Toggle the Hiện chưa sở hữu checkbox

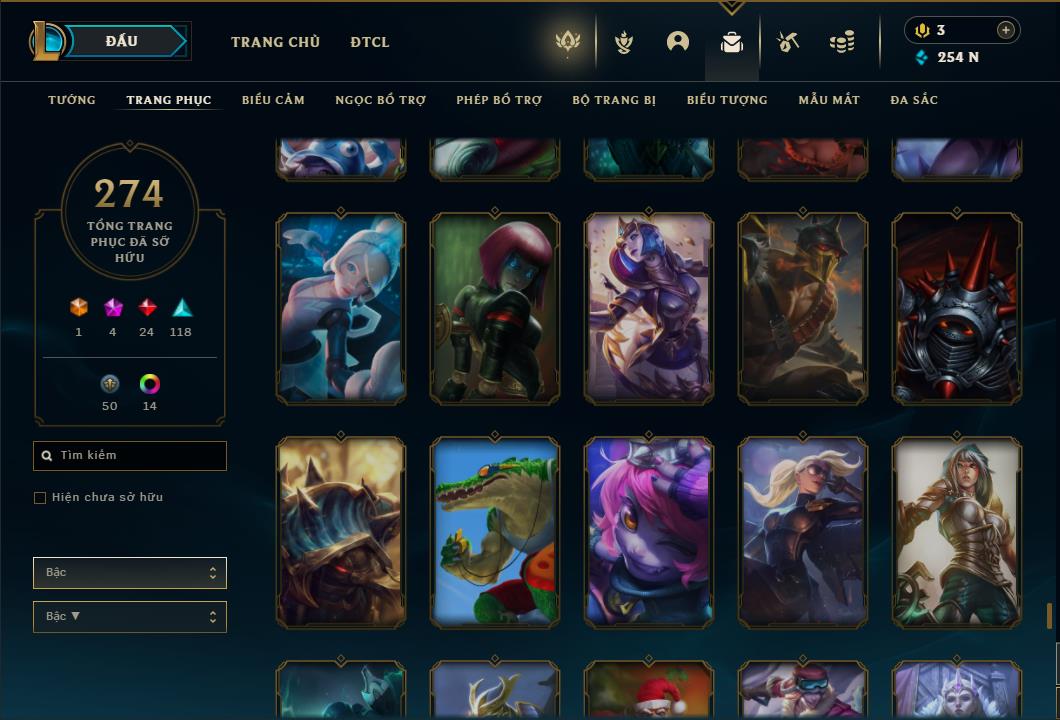(40, 498)
